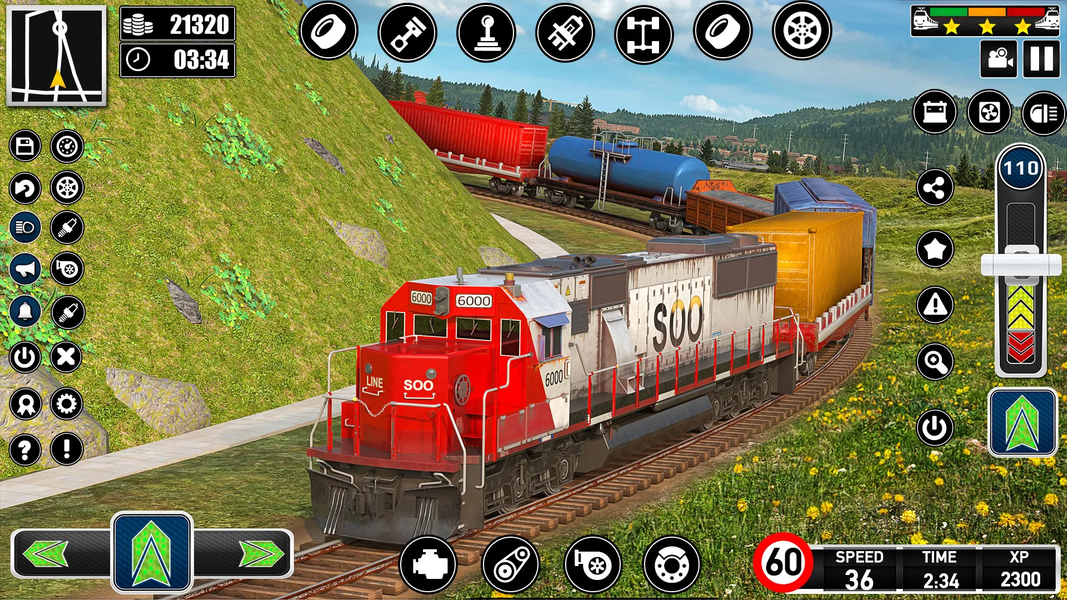
Task: Ring the train bell
Action: tap(25, 311)
